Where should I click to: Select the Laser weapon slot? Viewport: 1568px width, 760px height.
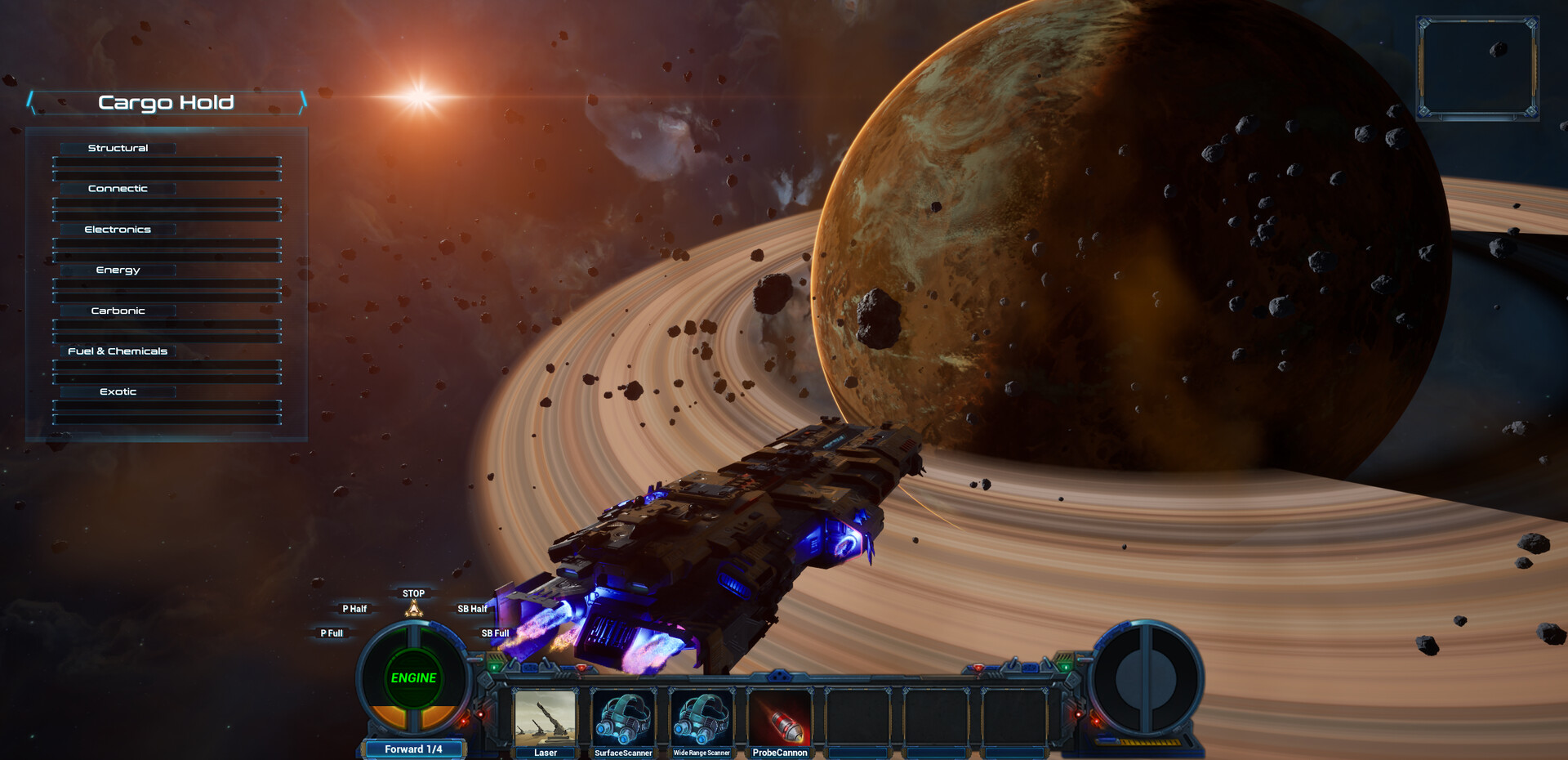click(545, 718)
